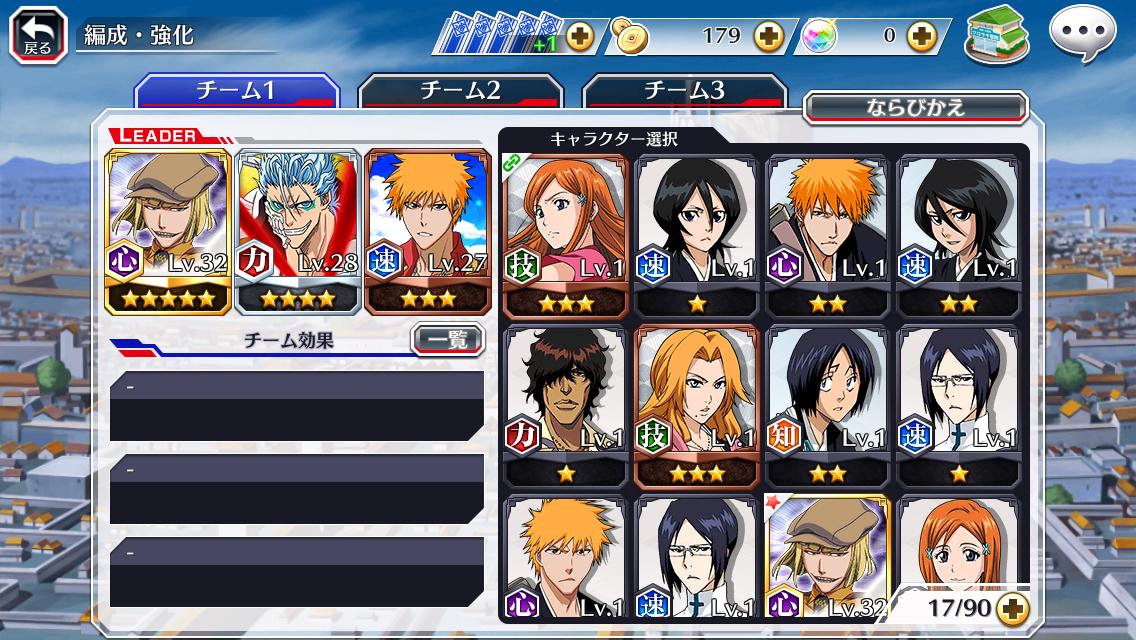Choose the one-star dark-skinned 力 character card

566,404
